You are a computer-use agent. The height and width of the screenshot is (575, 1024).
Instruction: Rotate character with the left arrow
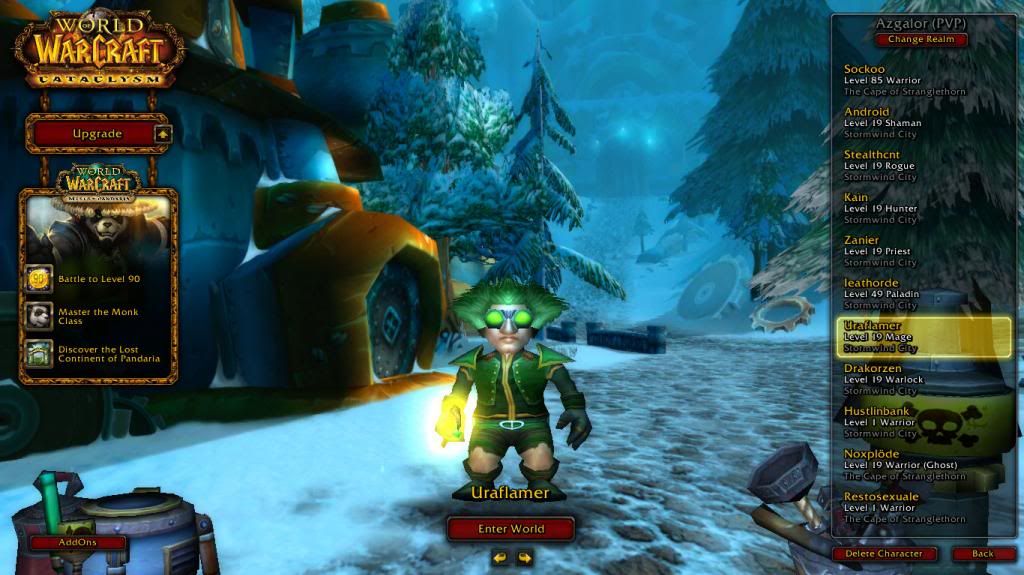coord(500,557)
